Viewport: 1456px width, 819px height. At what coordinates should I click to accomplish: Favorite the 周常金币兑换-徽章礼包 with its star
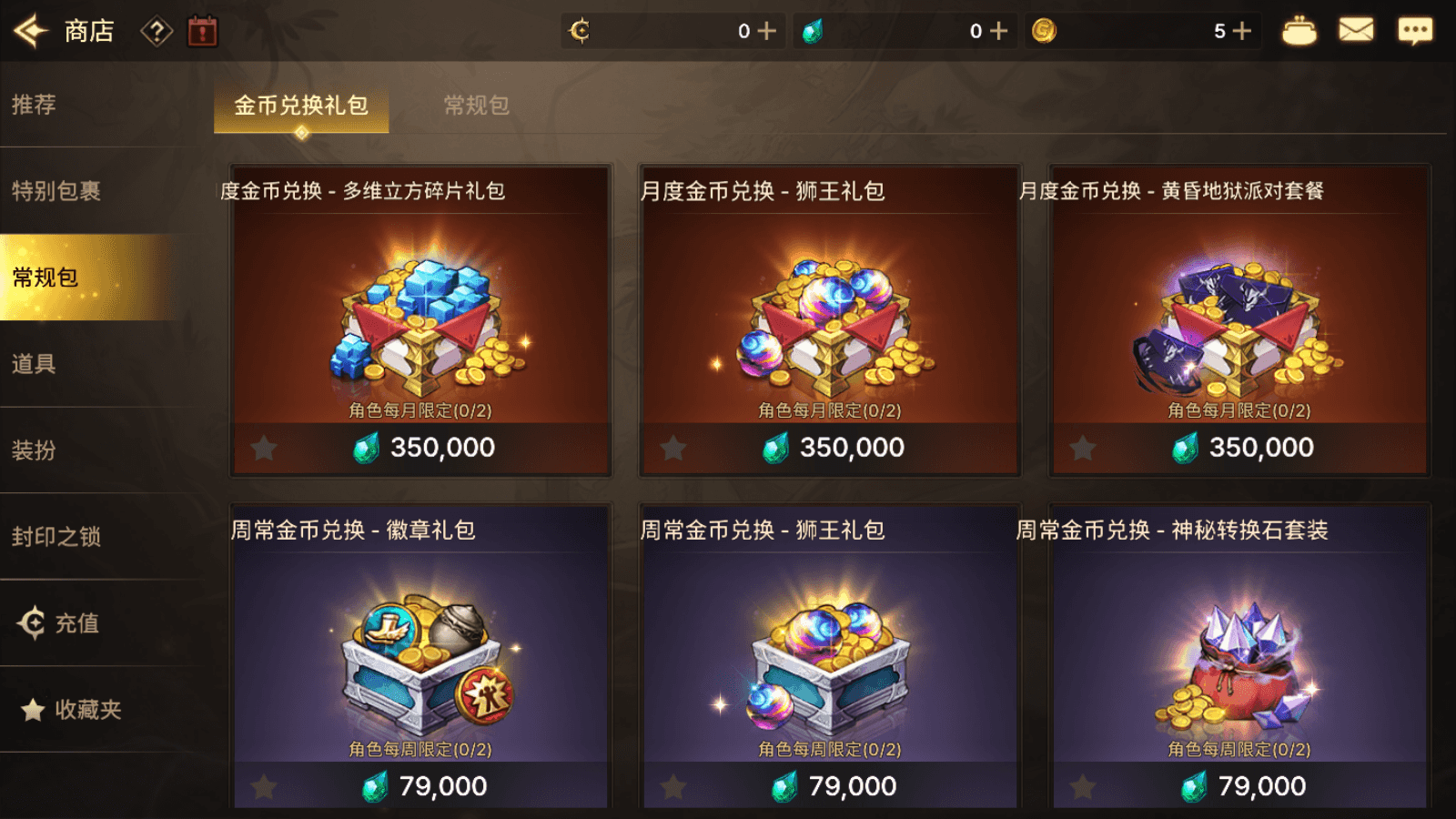[264, 784]
